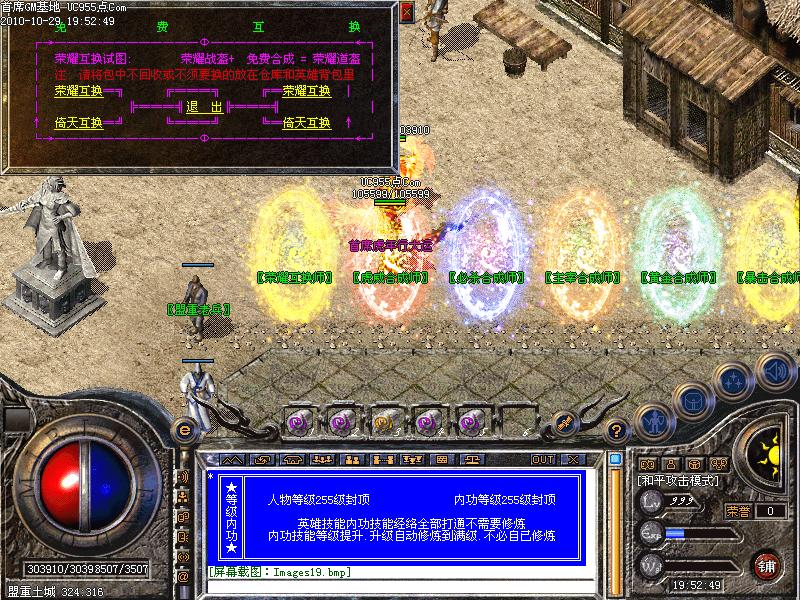The image size is (800, 600).
Task: Use the purple scroll in hotbar slot 1
Action: tap(299, 422)
